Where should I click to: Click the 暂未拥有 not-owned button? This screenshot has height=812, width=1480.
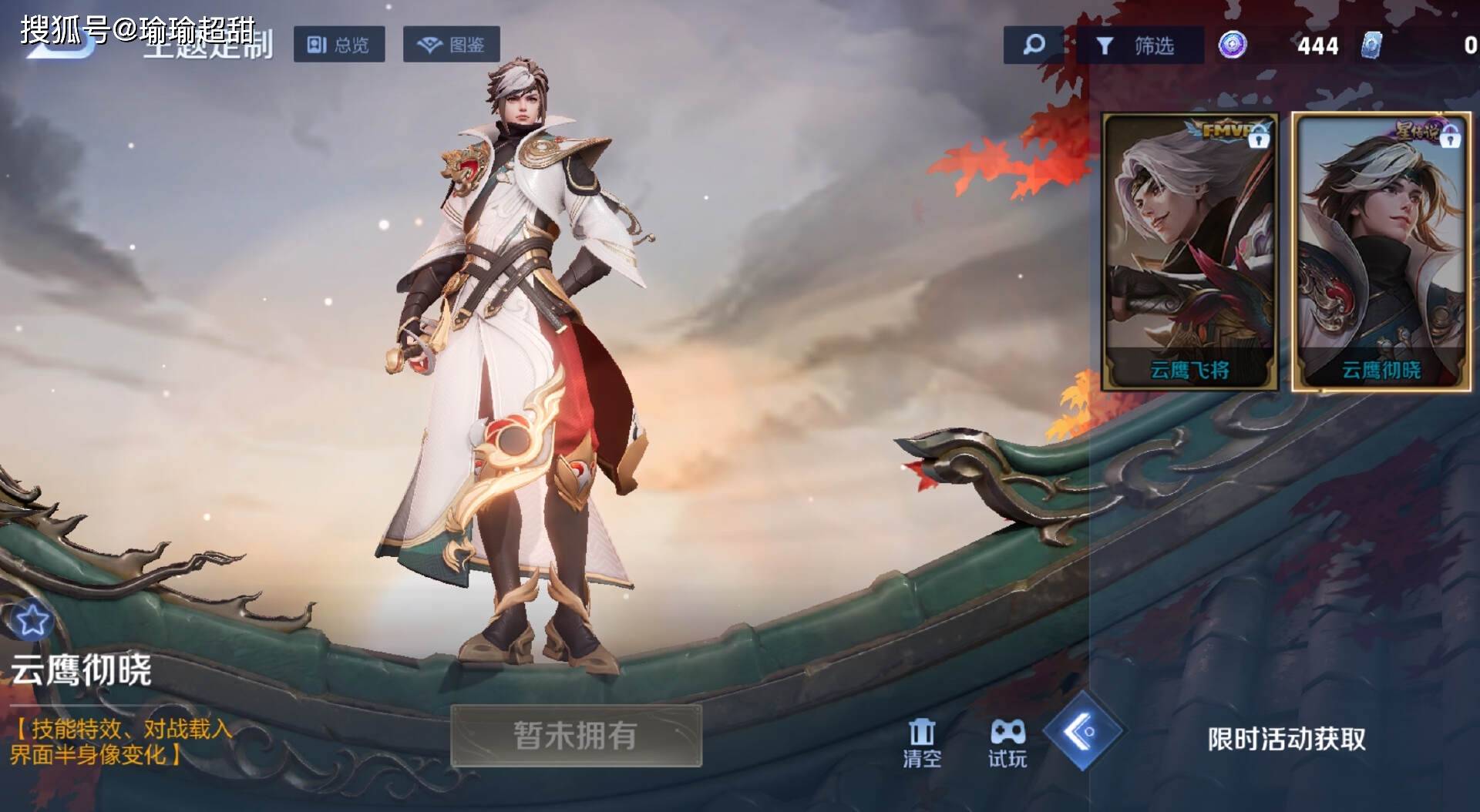pos(576,736)
